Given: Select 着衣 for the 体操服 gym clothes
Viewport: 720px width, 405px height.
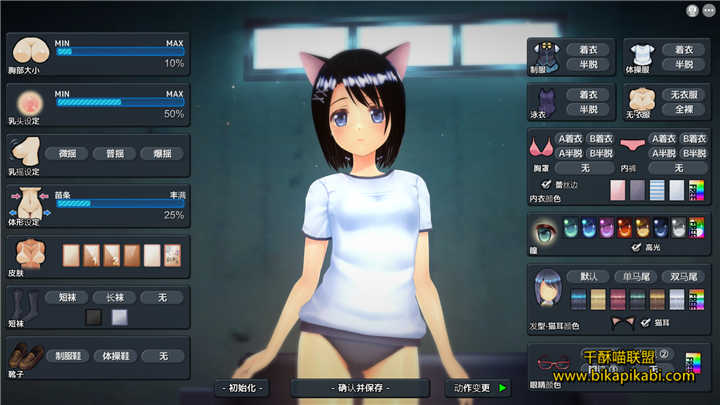Looking at the screenshot, I should 684,48.
